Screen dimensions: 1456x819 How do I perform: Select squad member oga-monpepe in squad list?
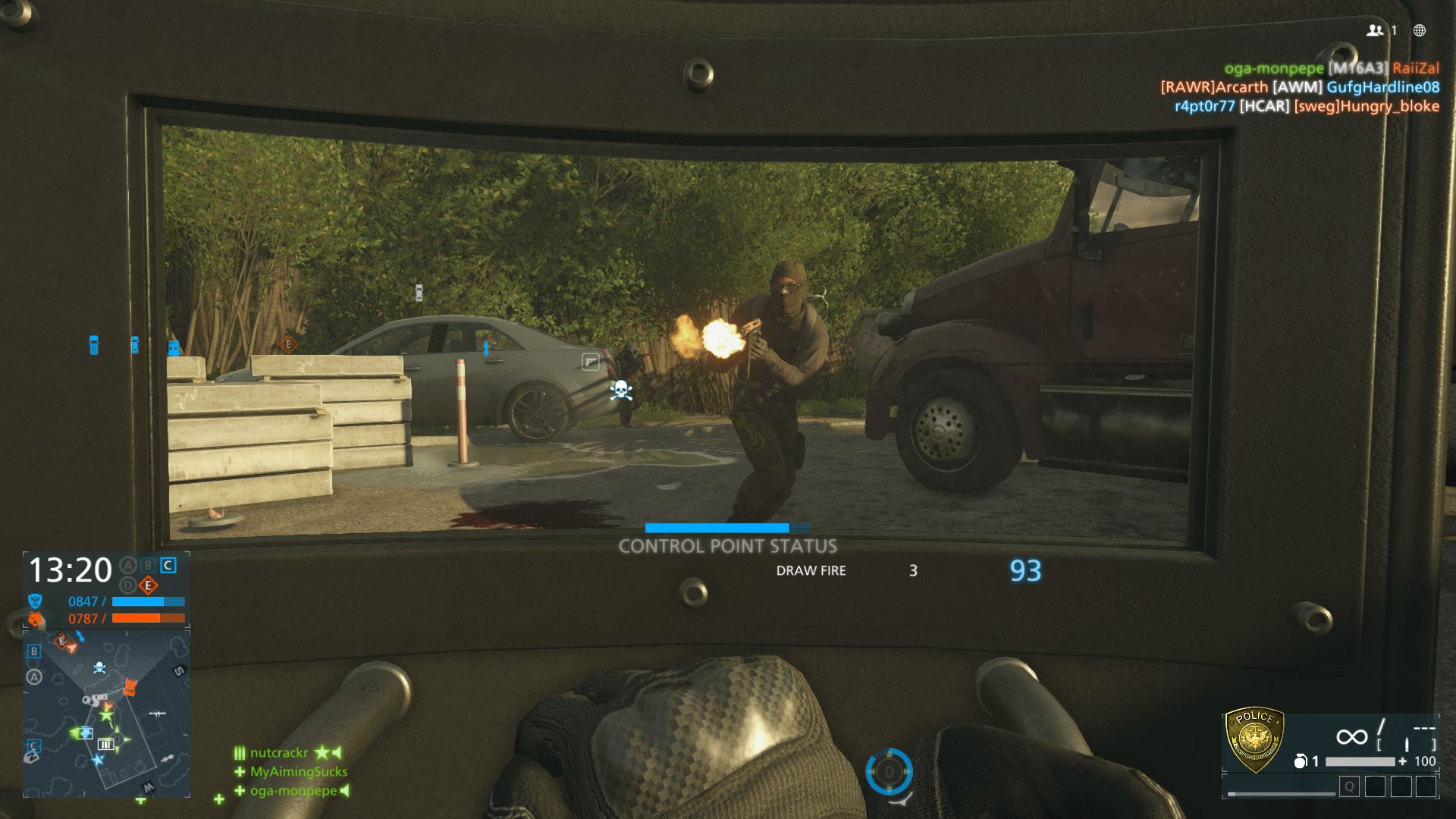tap(293, 791)
